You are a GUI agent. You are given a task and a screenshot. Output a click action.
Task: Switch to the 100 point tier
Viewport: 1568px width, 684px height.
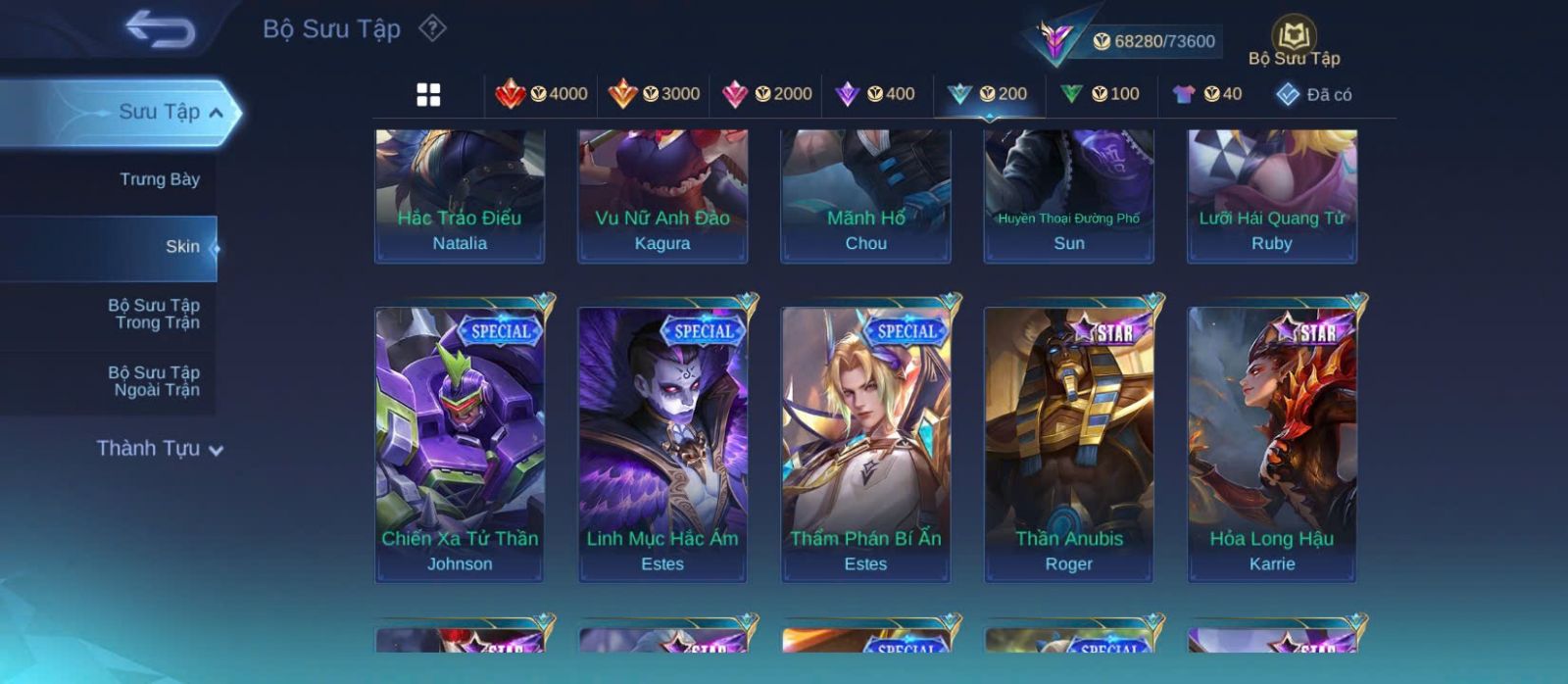point(1101,94)
